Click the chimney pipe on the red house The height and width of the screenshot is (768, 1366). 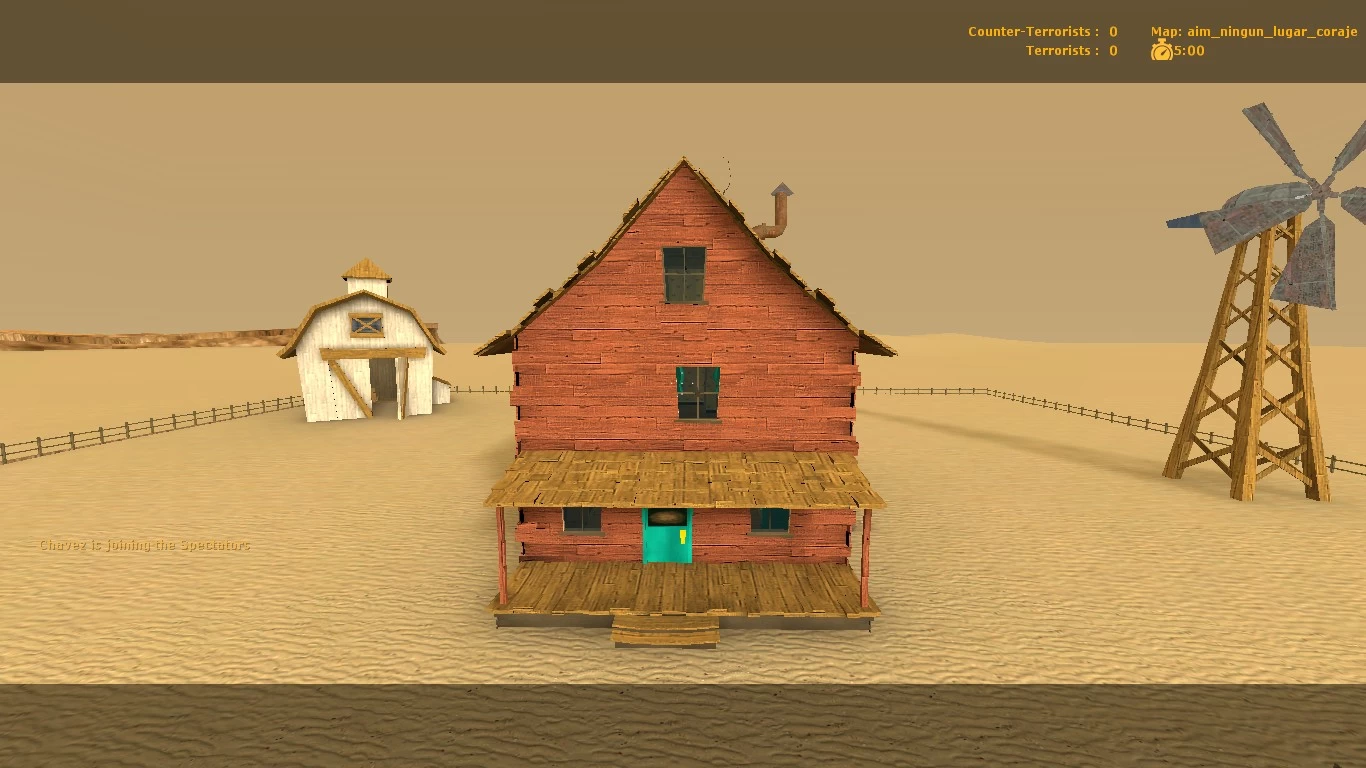tap(778, 210)
